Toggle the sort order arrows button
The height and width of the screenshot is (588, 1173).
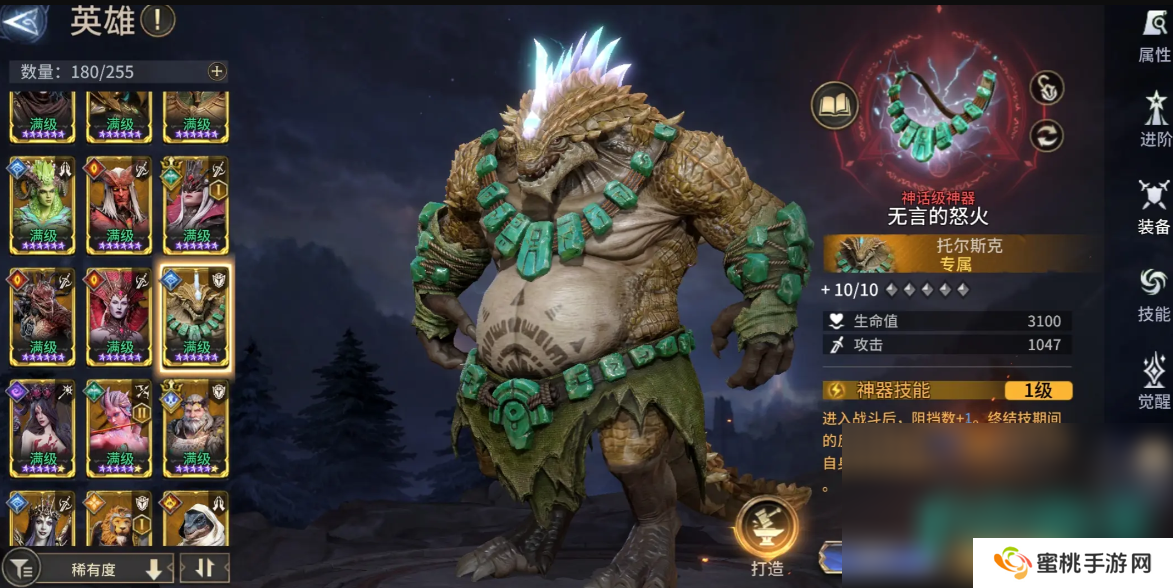tap(205, 568)
